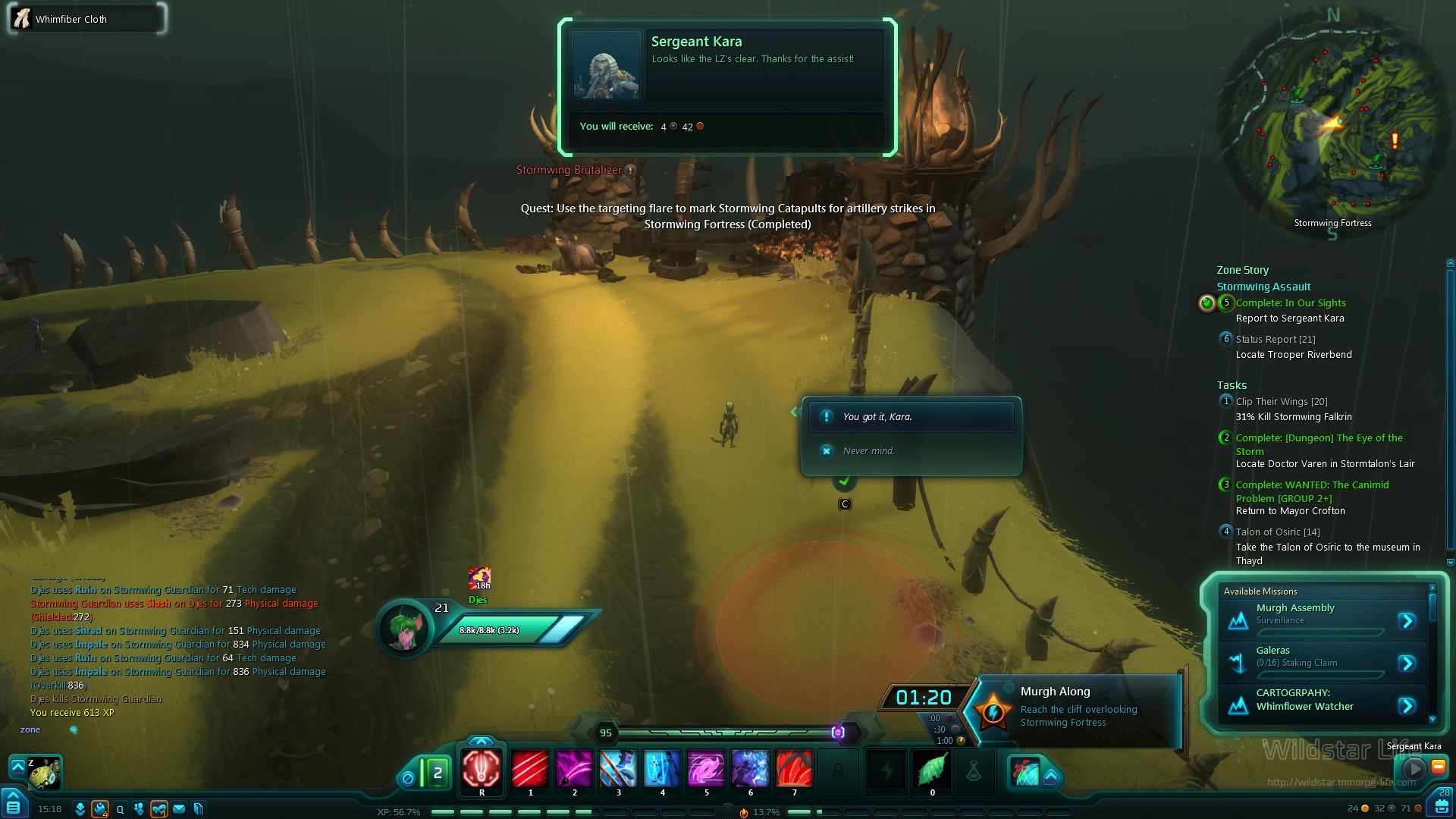Open the main menu list button
Image resolution: width=1456 pixels, height=819 pixels.
(x=14, y=806)
